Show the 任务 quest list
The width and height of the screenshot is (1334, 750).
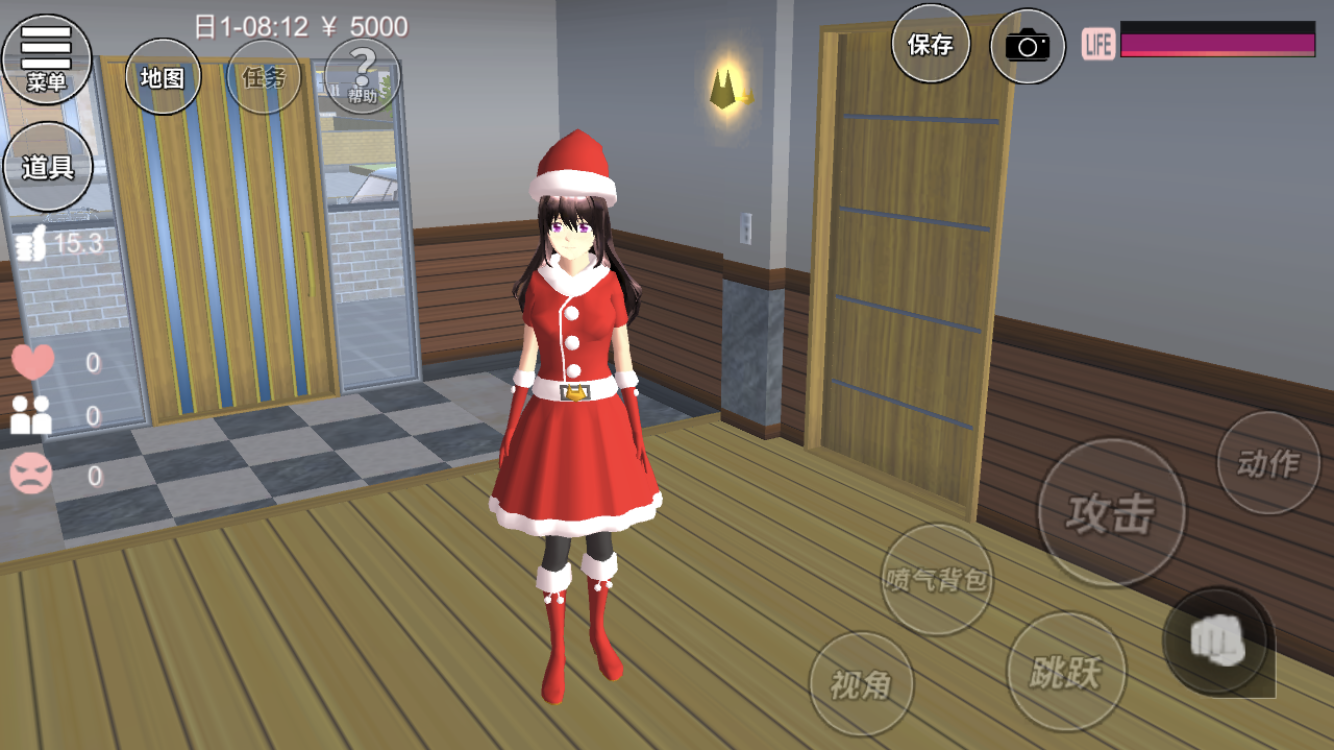264,77
